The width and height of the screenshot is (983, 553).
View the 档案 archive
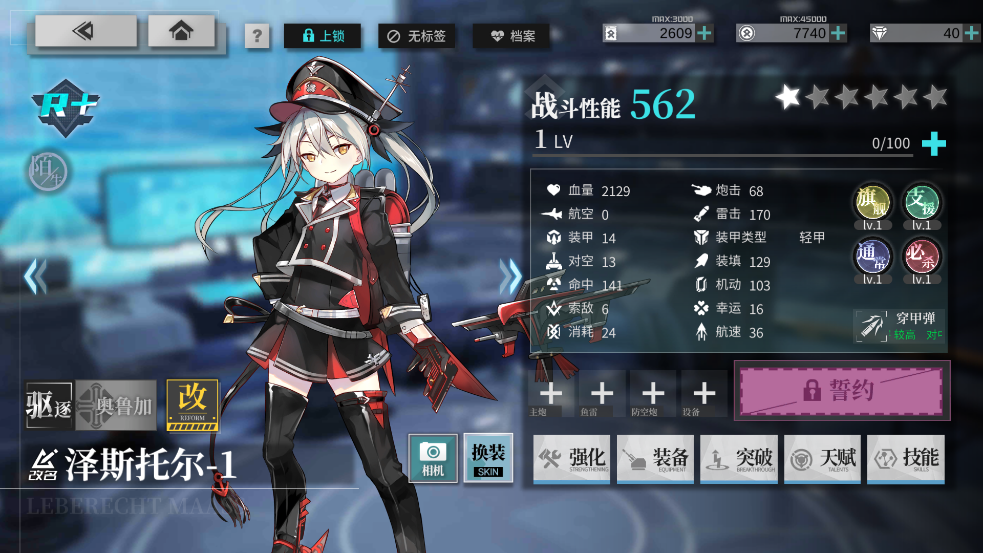(x=511, y=36)
